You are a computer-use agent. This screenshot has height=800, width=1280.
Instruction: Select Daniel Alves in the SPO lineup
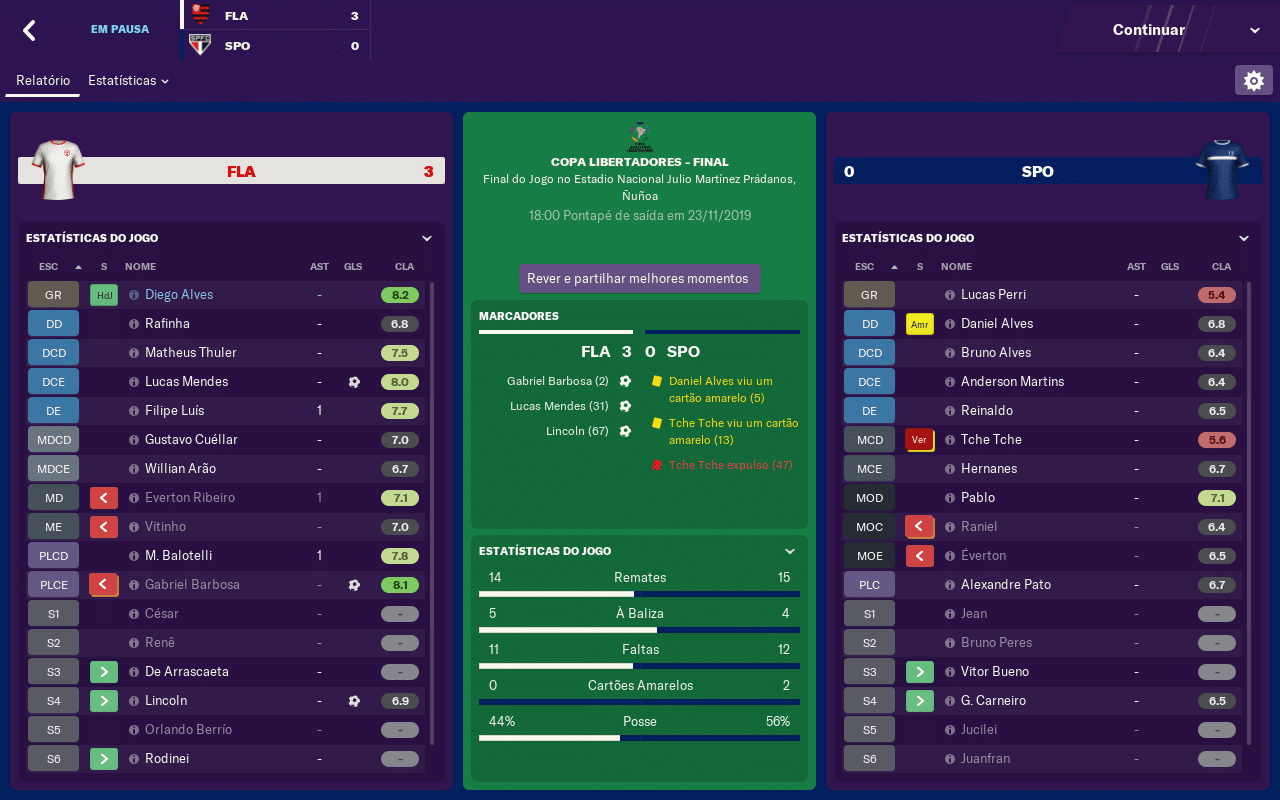[997, 324]
